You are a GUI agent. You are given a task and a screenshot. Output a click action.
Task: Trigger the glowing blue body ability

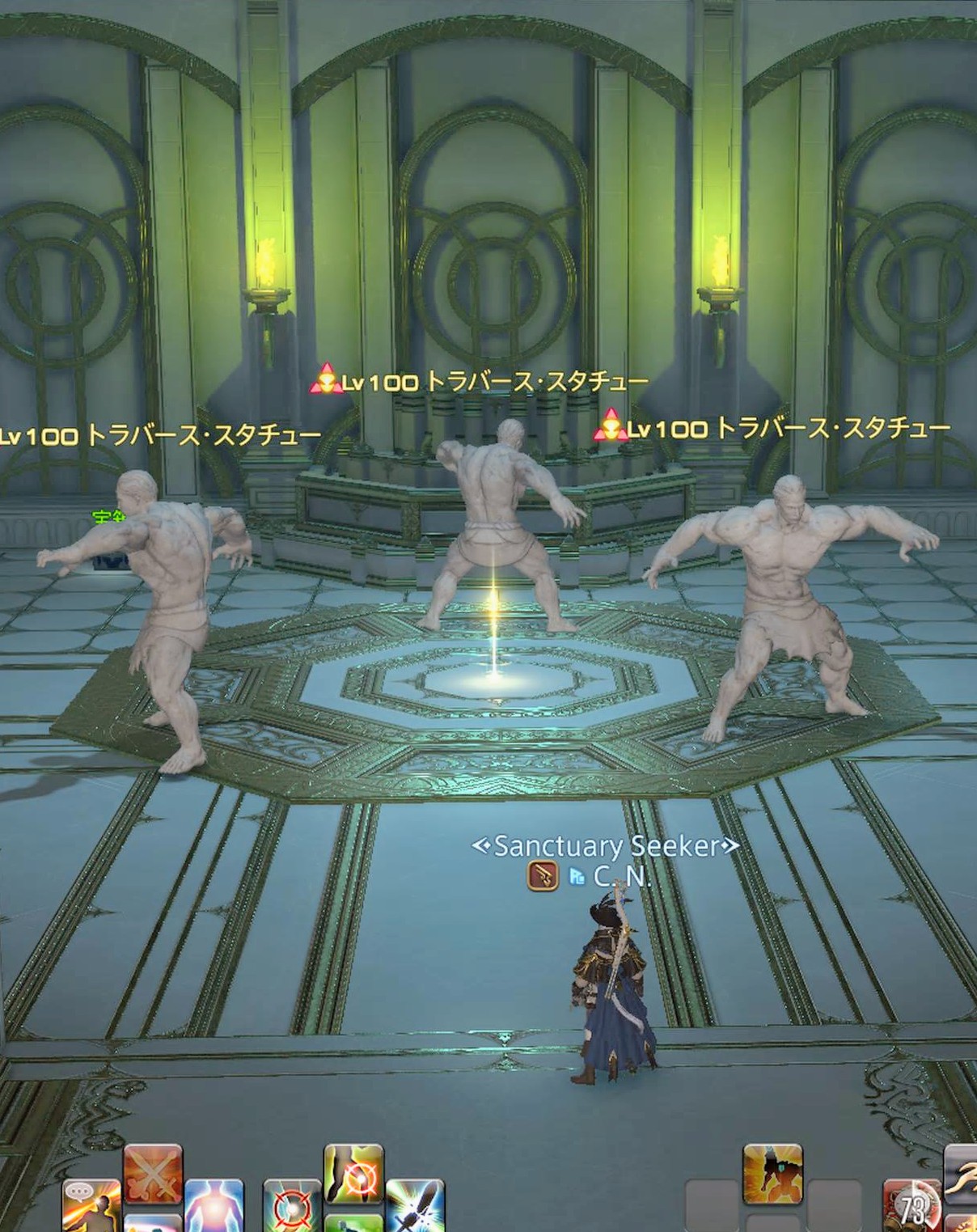(214, 1207)
